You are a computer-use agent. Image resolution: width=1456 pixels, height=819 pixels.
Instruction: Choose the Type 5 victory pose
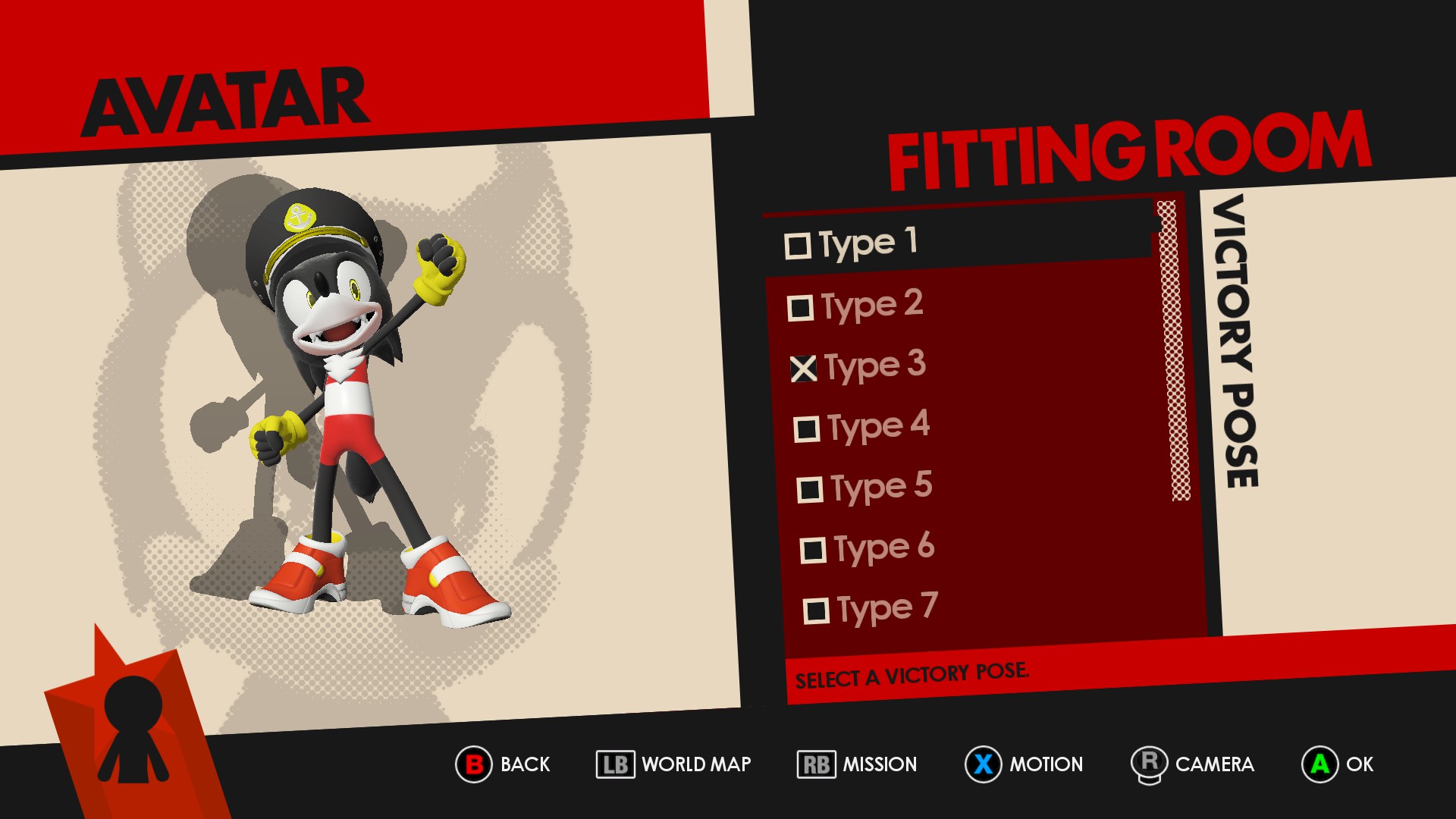coord(865,488)
